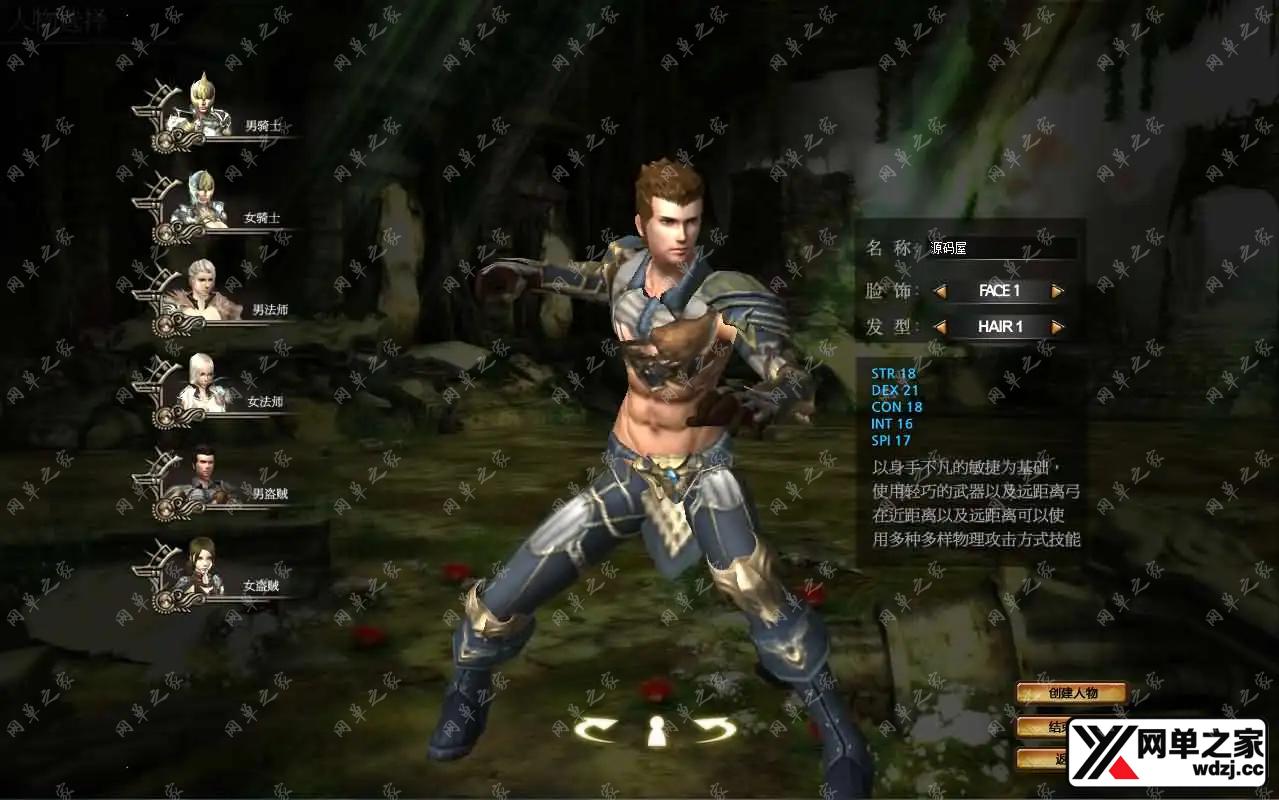Screen dimensions: 1279x800
Task: Switch to the previous face with the left arrow
Action: (x=940, y=292)
